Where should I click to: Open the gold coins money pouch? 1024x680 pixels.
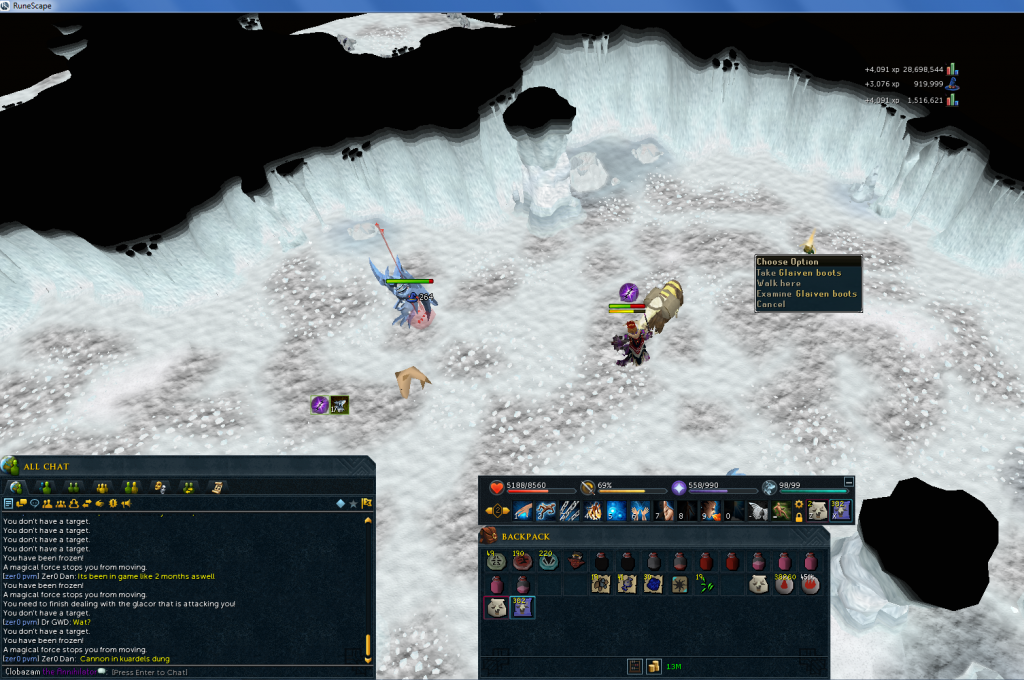652,666
